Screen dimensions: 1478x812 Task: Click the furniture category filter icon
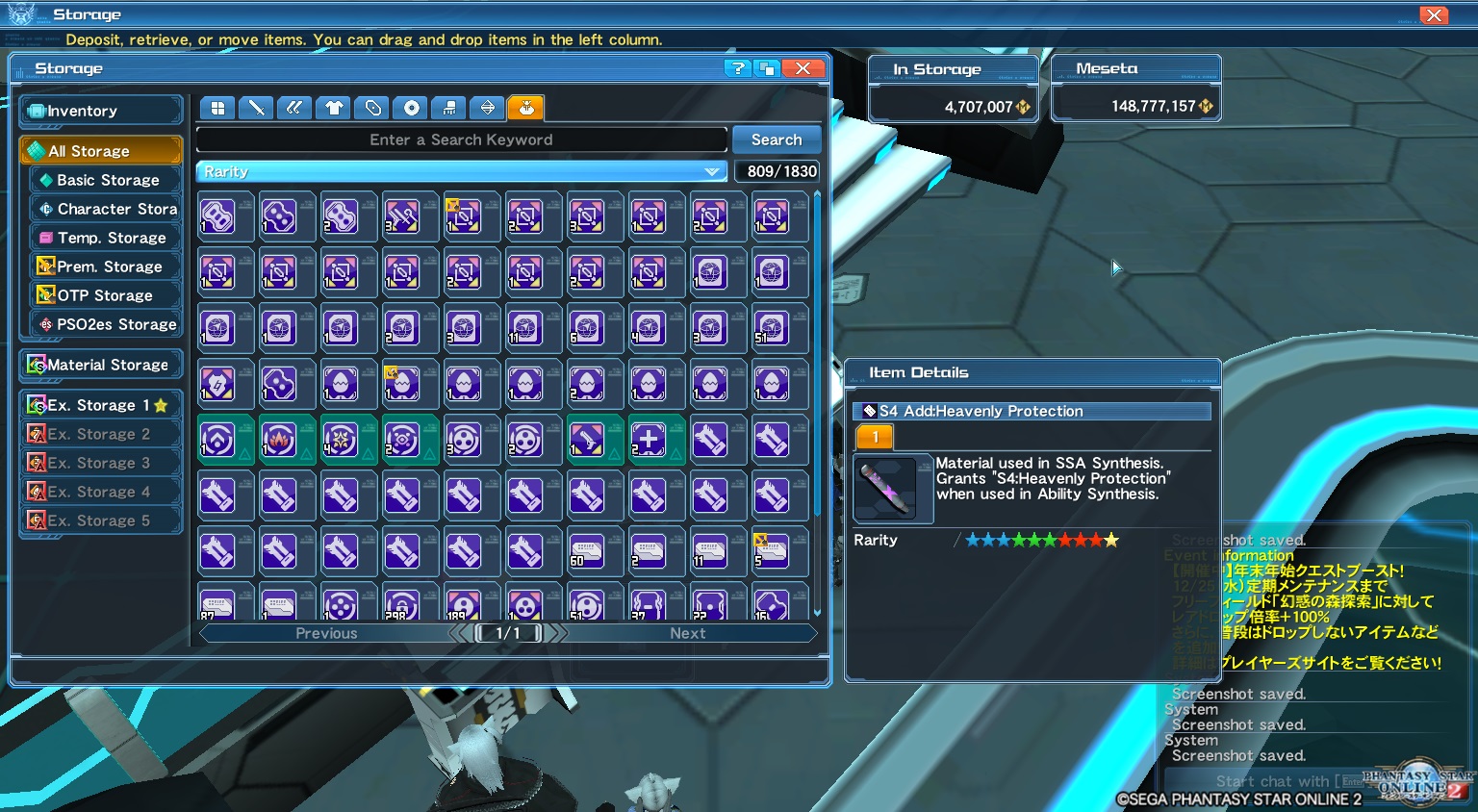[448, 108]
